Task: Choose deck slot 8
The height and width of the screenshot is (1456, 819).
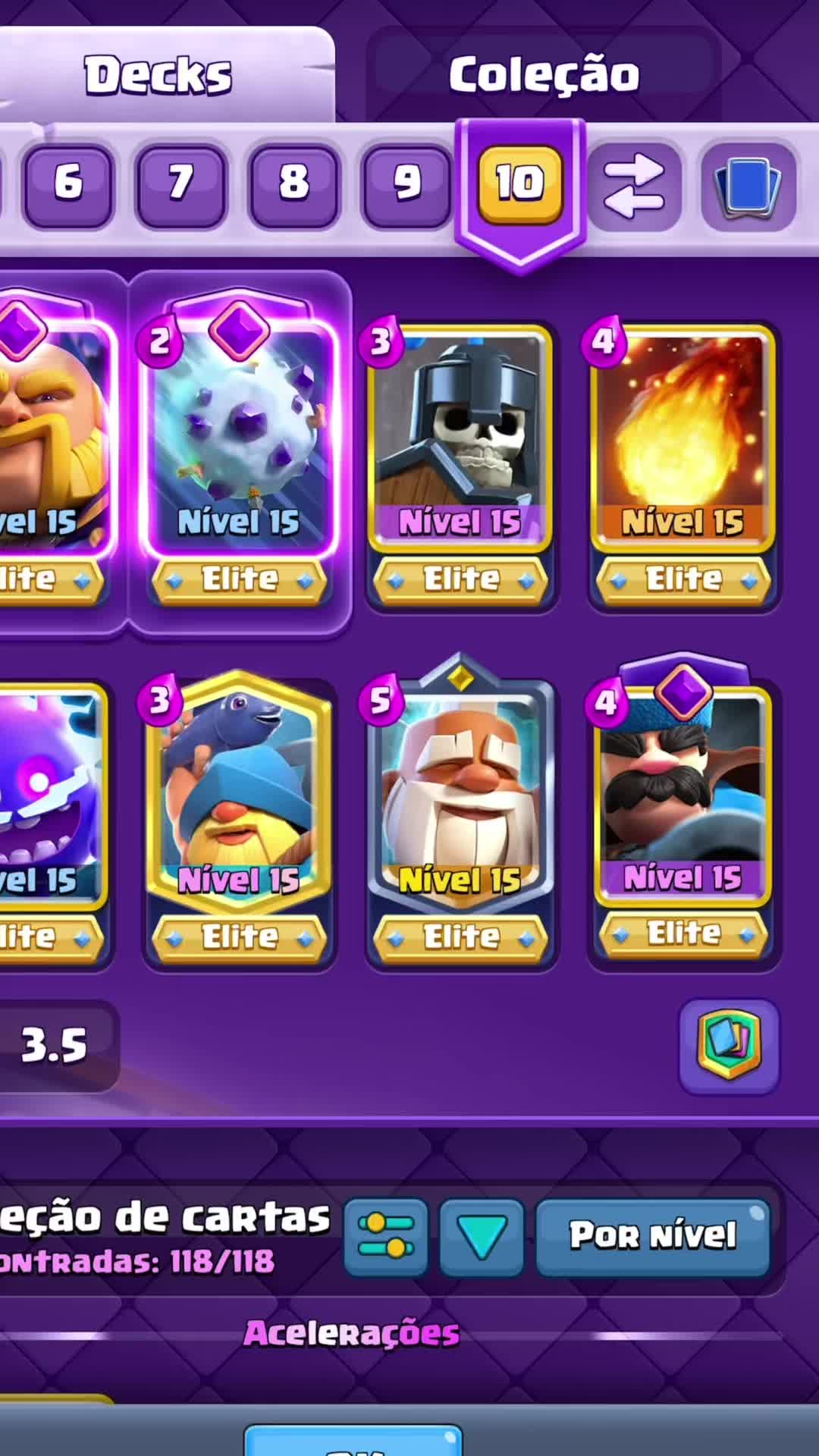Action: [x=293, y=184]
